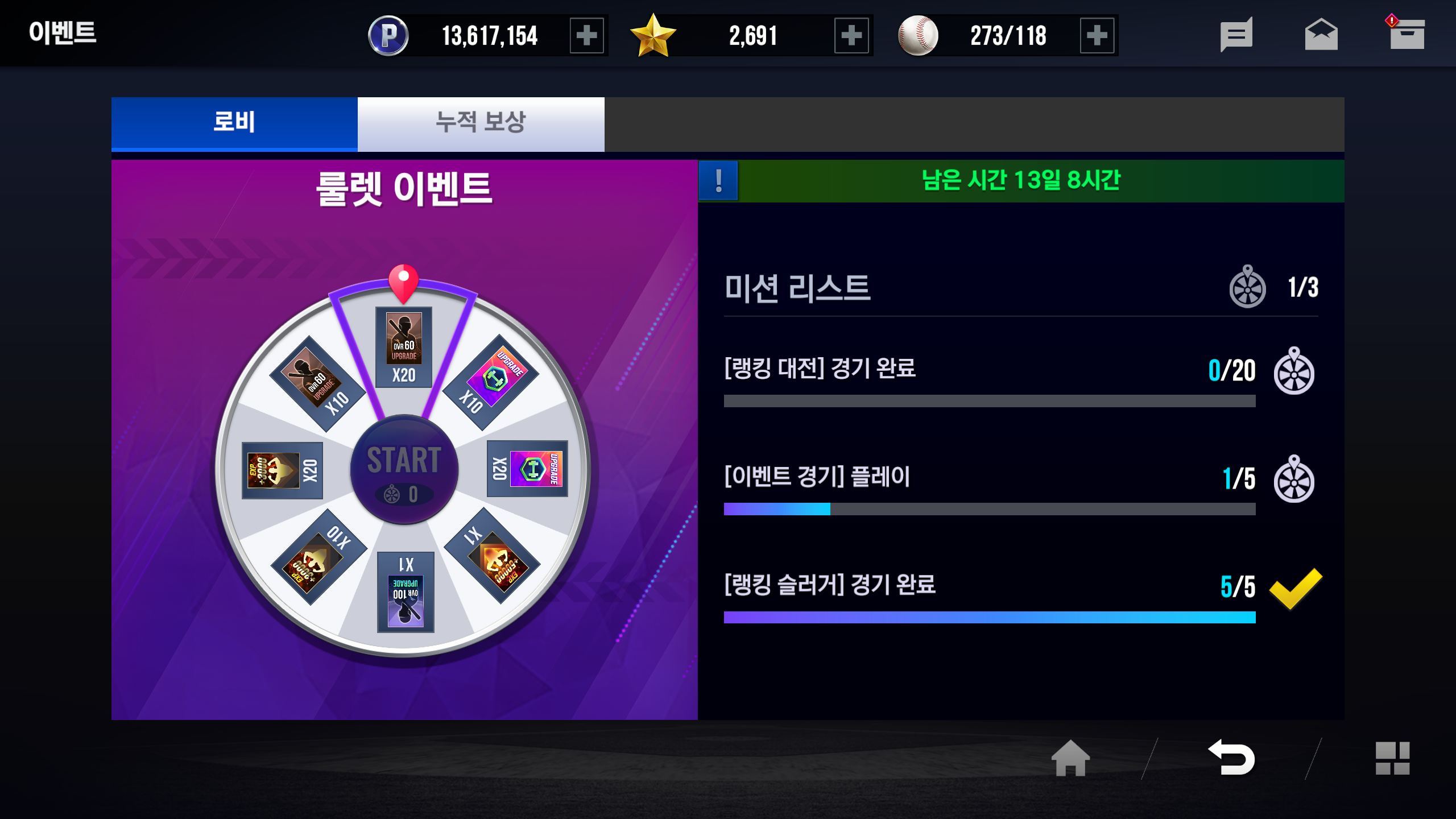Return with the back arrow button
Viewport: 1456px width, 819px height.
[1232, 758]
